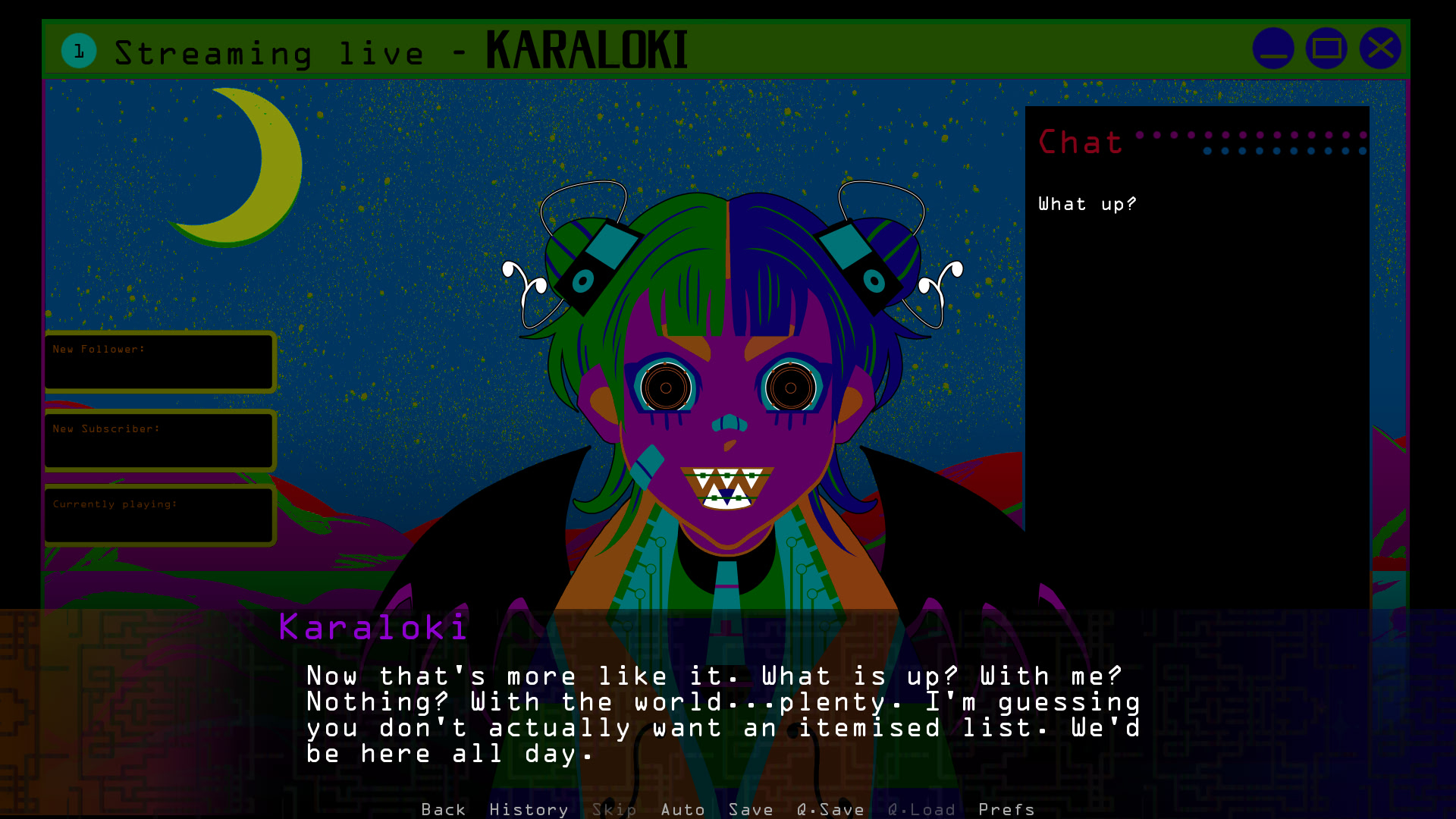Enable Skip mode in the quick menu
This screenshot has width=1456, height=819.
point(614,810)
